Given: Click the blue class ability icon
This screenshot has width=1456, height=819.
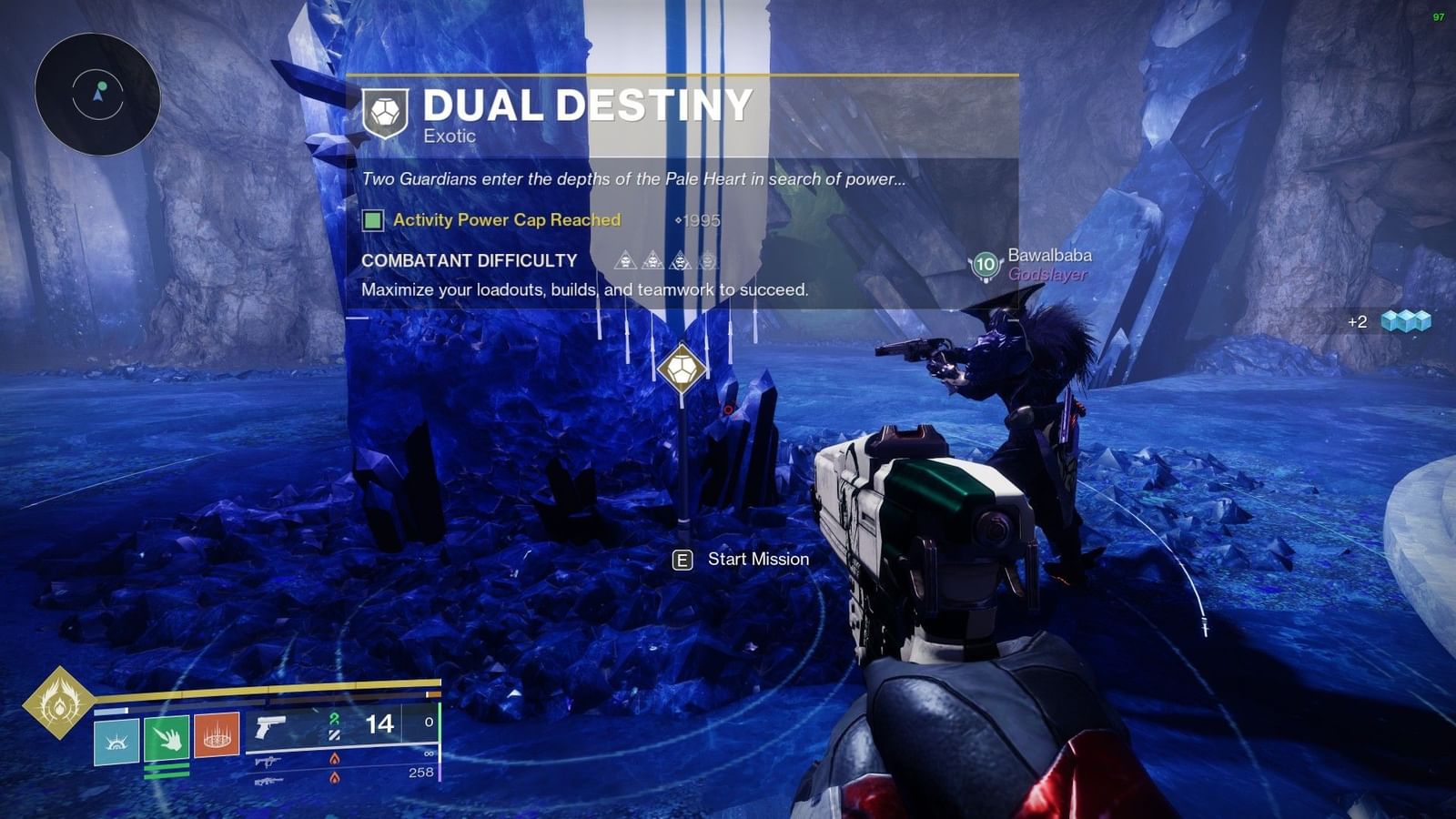Looking at the screenshot, I should pyautogui.click(x=116, y=740).
